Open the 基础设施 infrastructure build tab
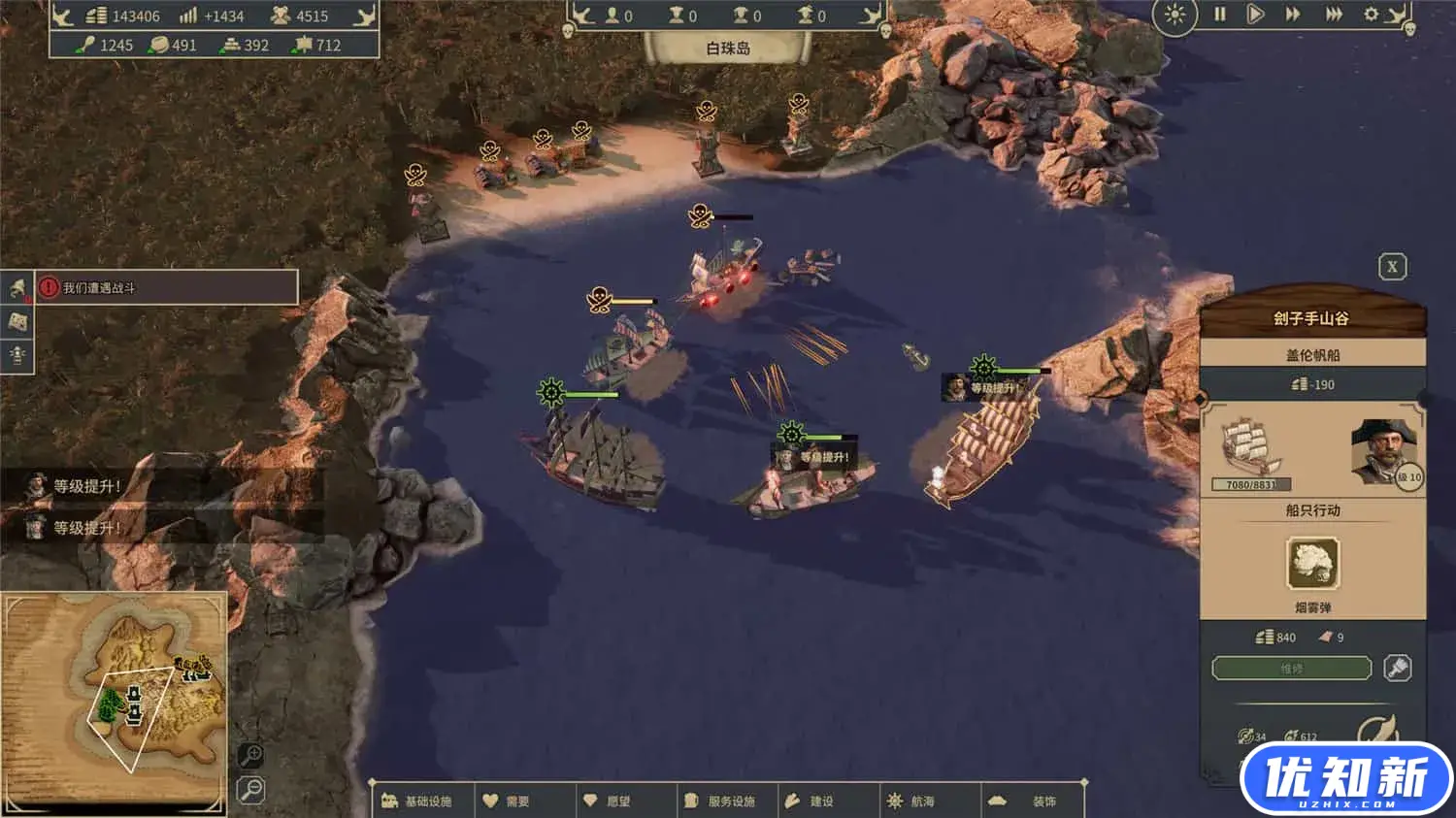The width and height of the screenshot is (1456, 818). click(418, 802)
